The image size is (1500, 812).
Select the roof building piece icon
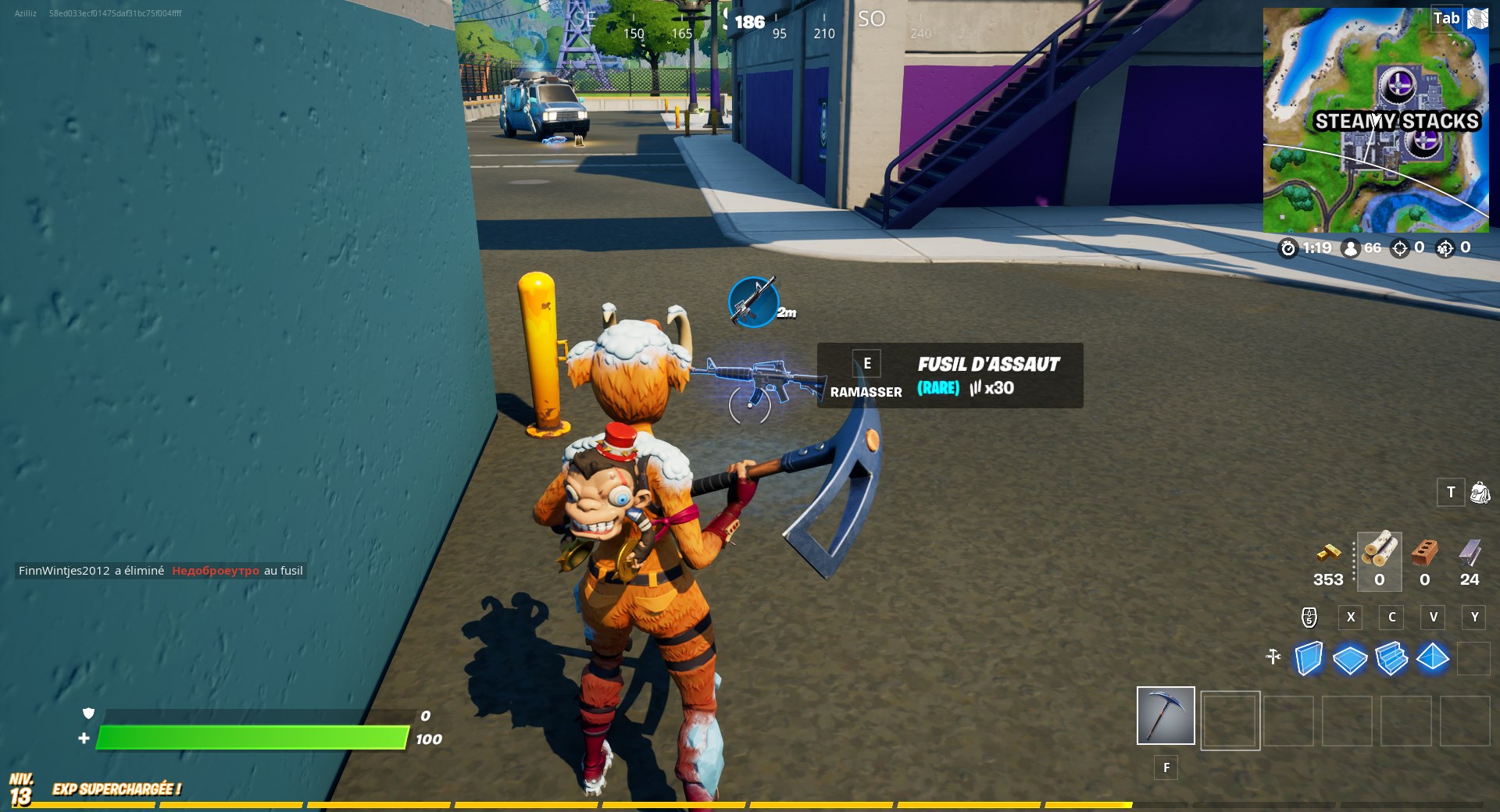1433,660
